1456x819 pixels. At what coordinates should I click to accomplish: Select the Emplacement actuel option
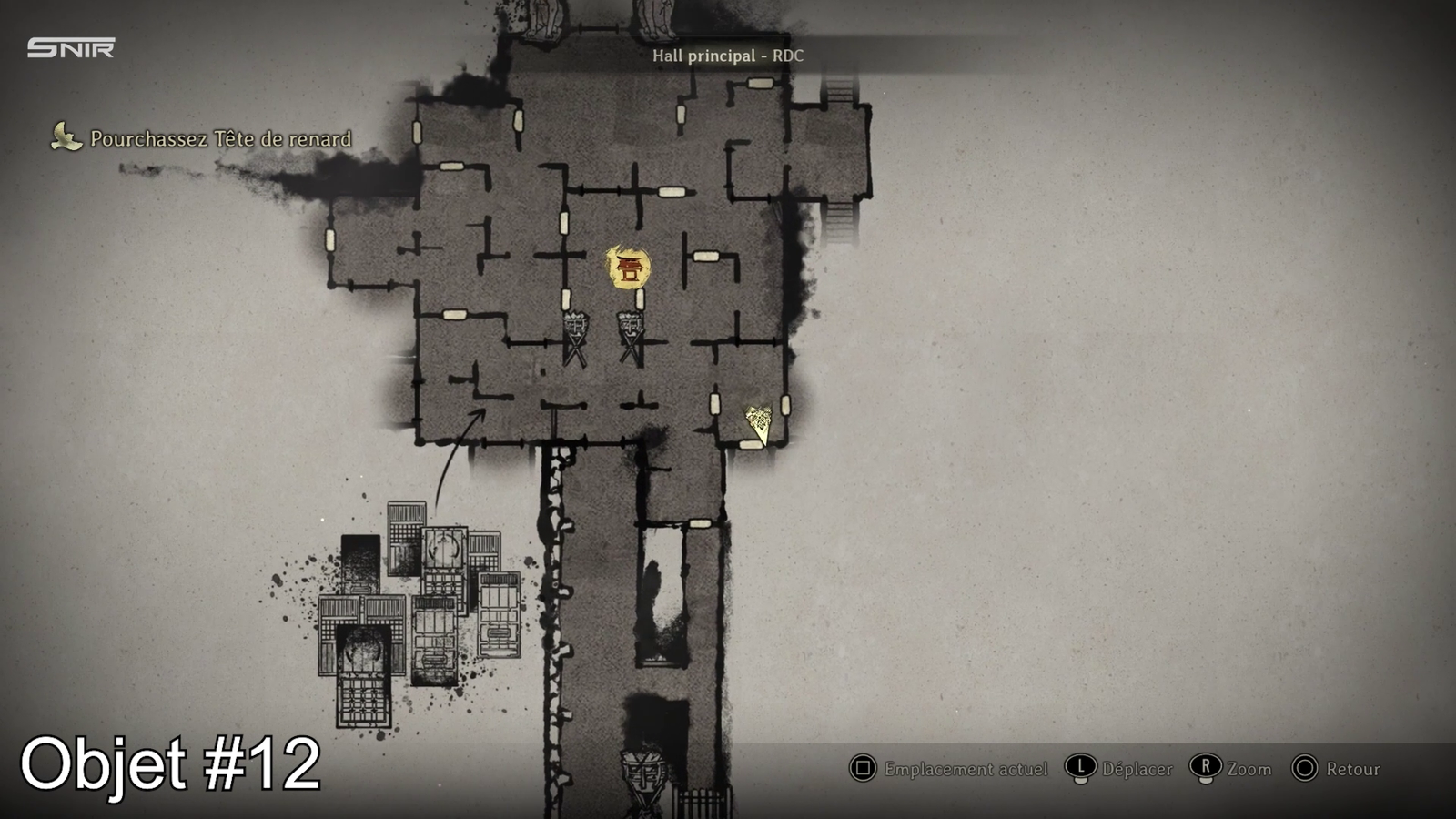[966, 769]
